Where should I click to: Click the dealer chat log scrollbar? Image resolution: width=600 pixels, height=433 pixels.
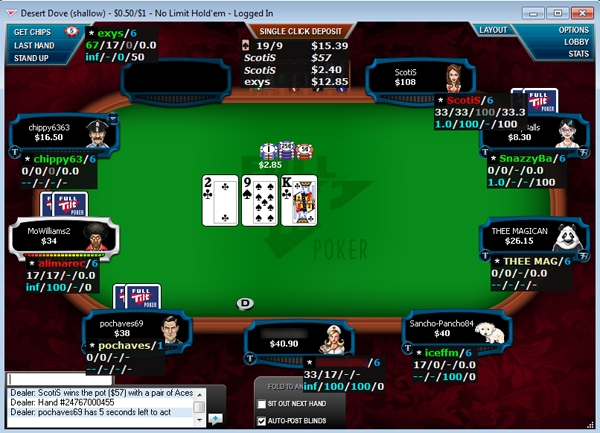pyautogui.click(x=199, y=405)
